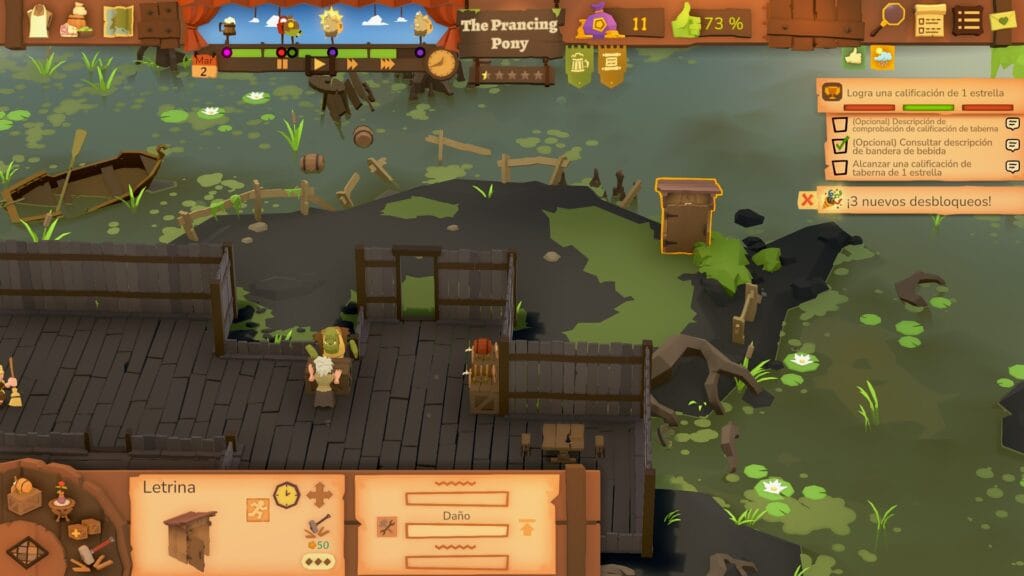Open the heart letter icon
This screenshot has height=576, width=1024.
[1003, 19]
